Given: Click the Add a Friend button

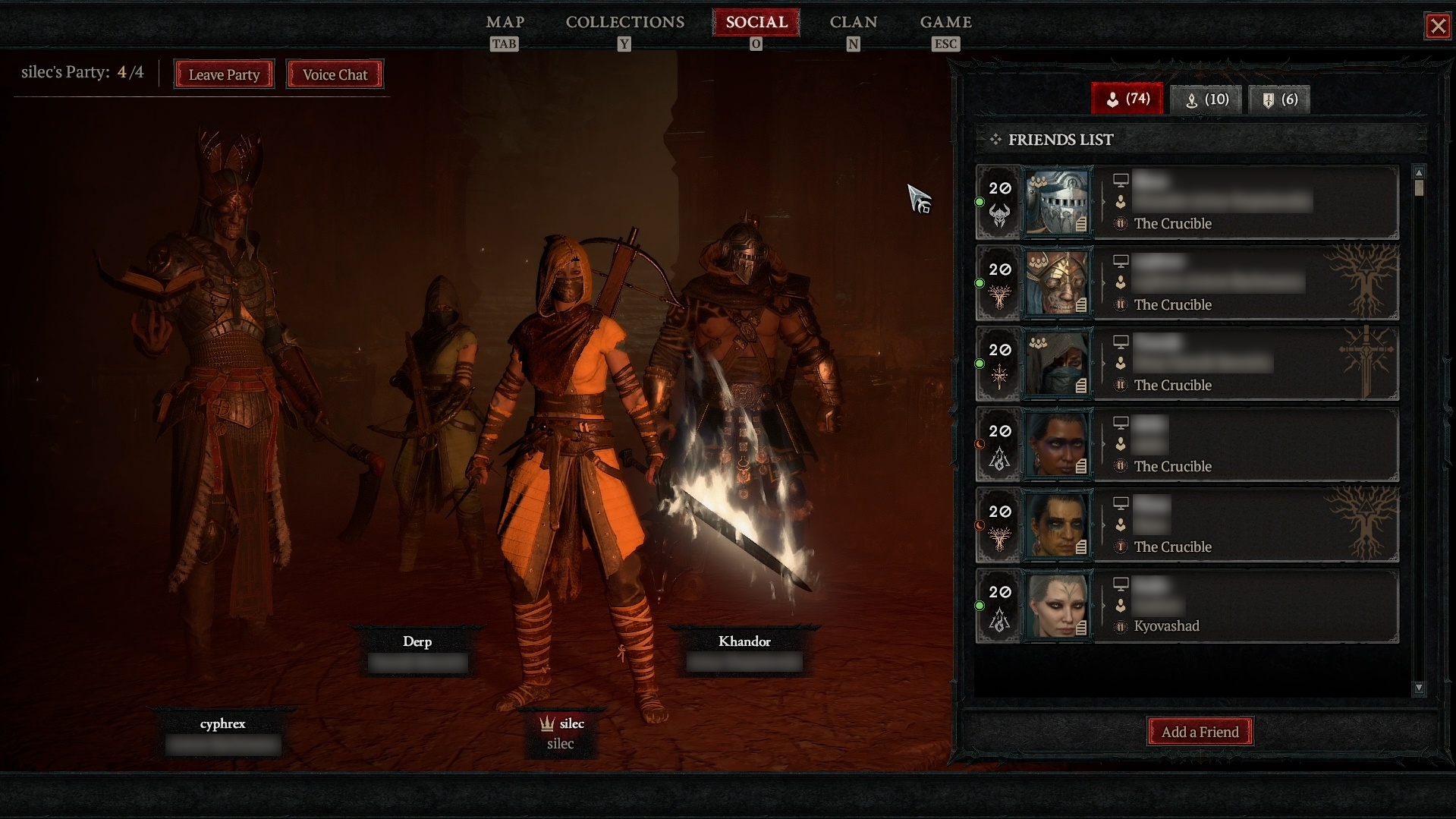Looking at the screenshot, I should tap(1200, 731).
